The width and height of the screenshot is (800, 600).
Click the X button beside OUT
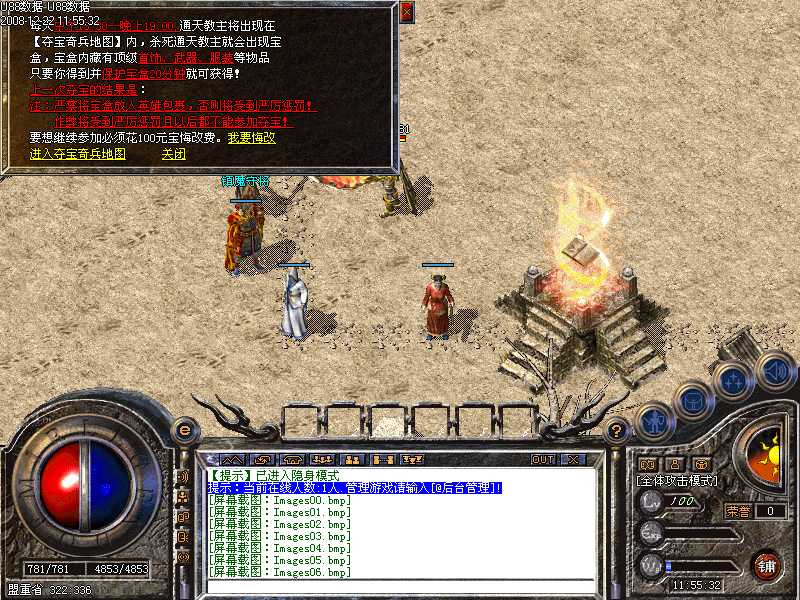[573, 459]
